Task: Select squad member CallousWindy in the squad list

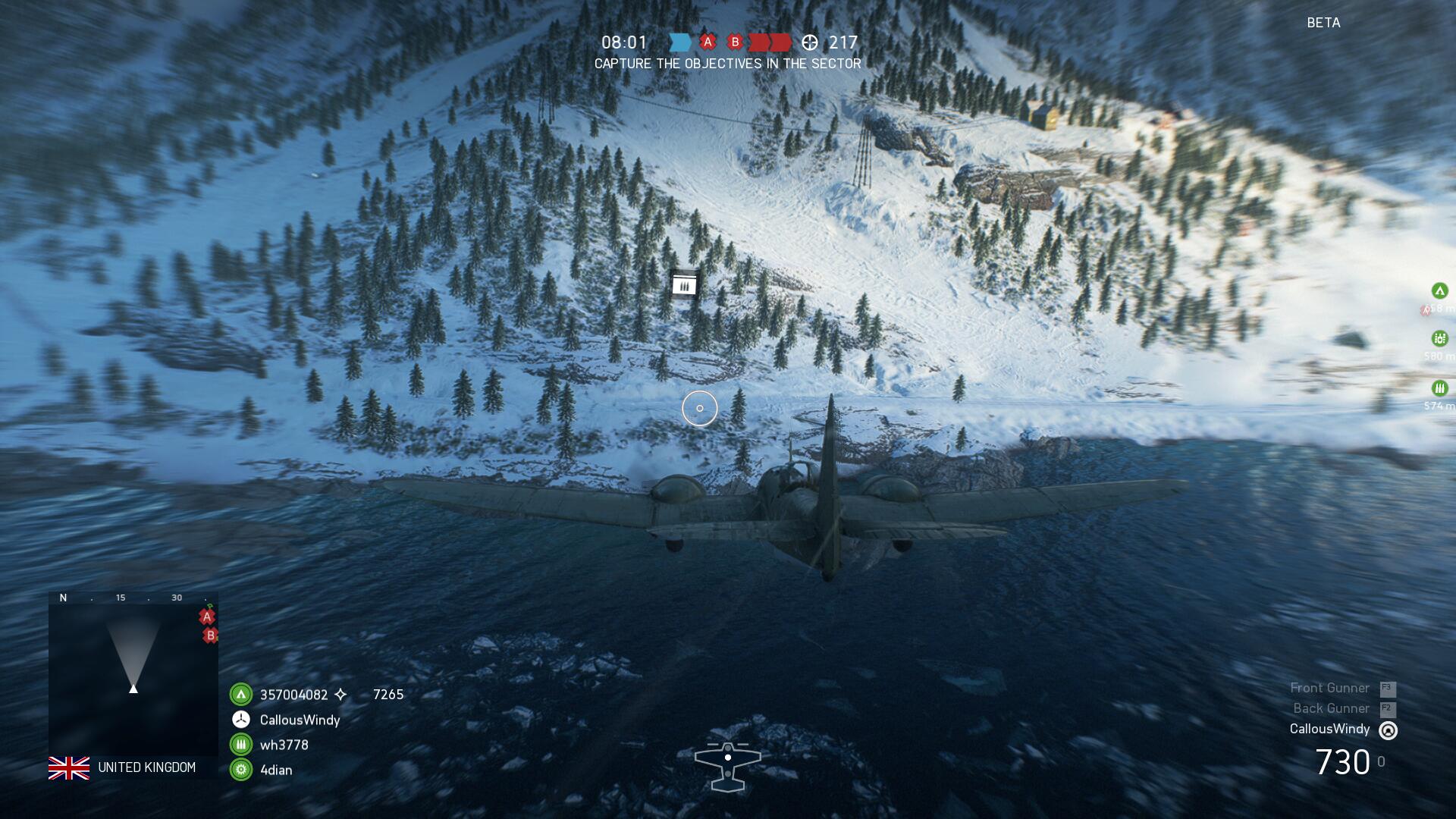Action: point(300,720)
